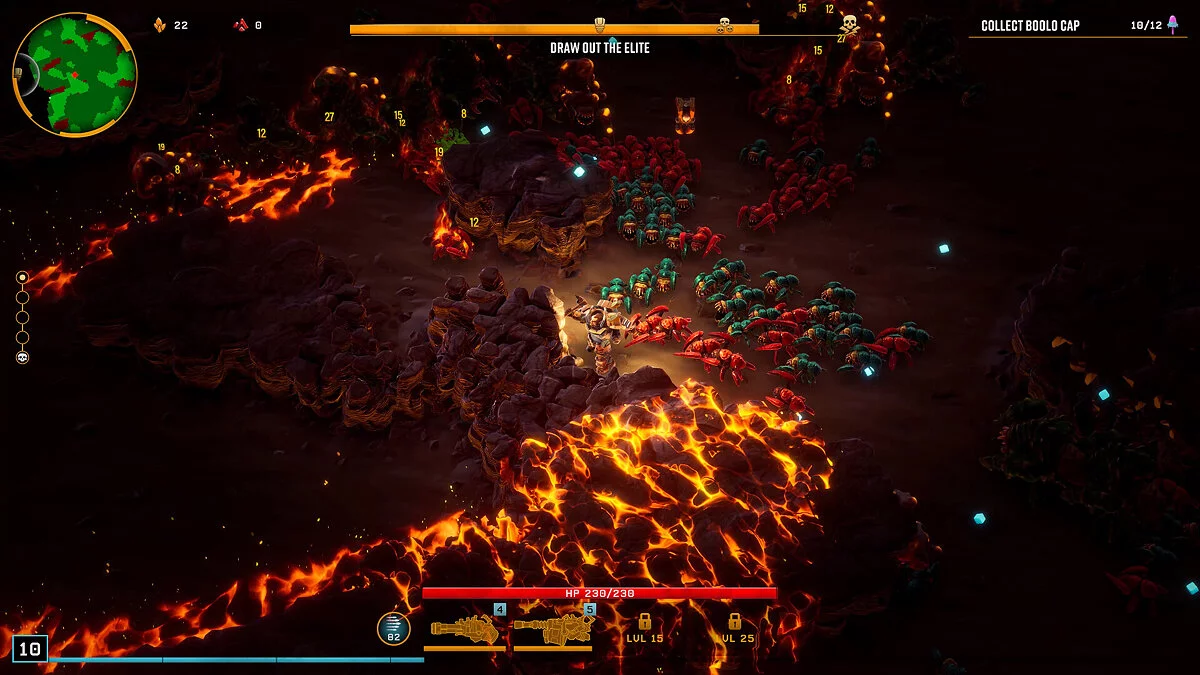This screenshot has width=1200, height=675.
Task: Click the locked weapon slot labeled LVL 25
Action: [734, 628]
